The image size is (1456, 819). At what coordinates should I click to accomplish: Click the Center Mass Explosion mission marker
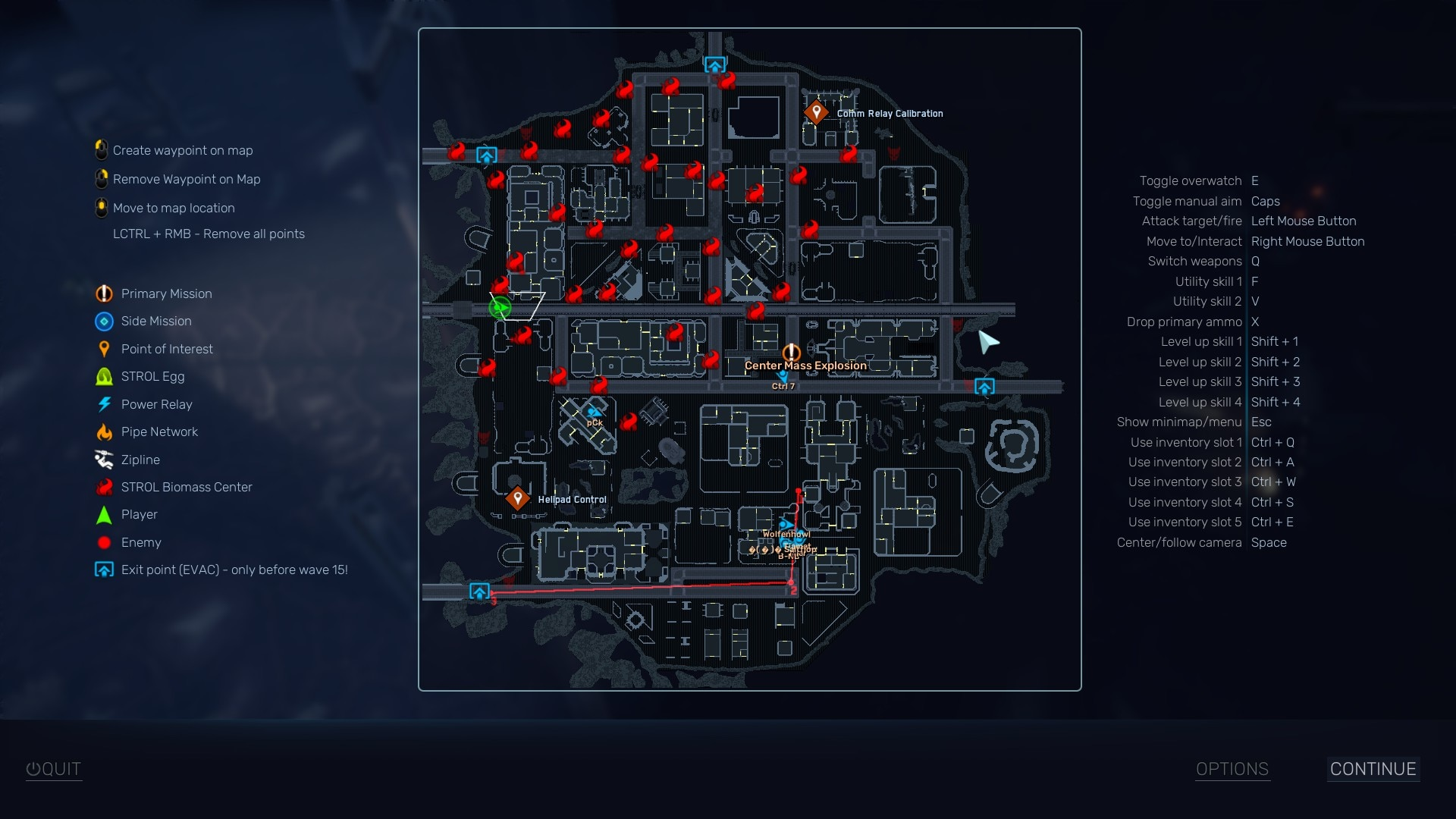[x=791, y=352]
